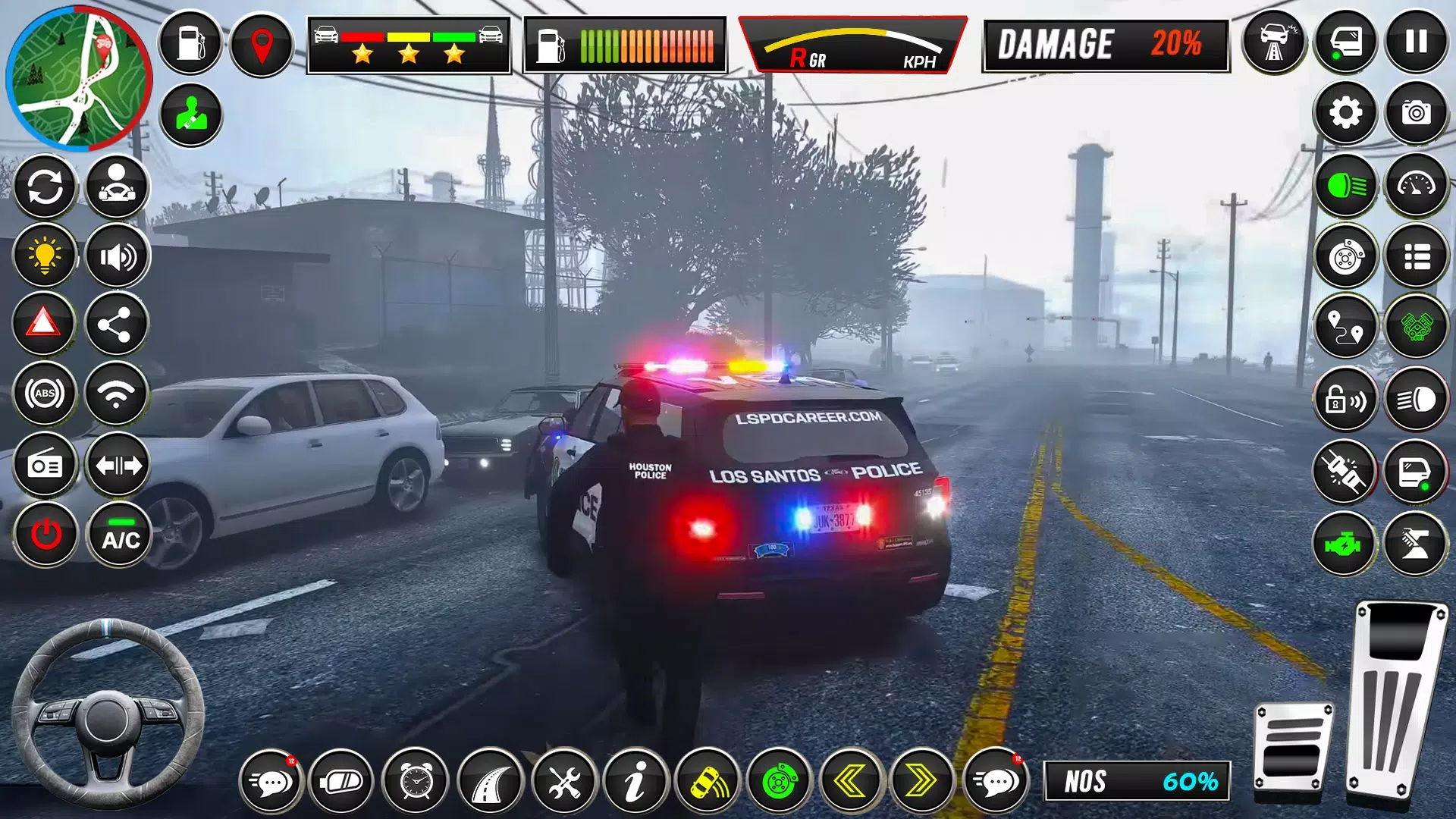Hit the red power ignition button
Screen dimensions: 1456x819
(45, 535)
